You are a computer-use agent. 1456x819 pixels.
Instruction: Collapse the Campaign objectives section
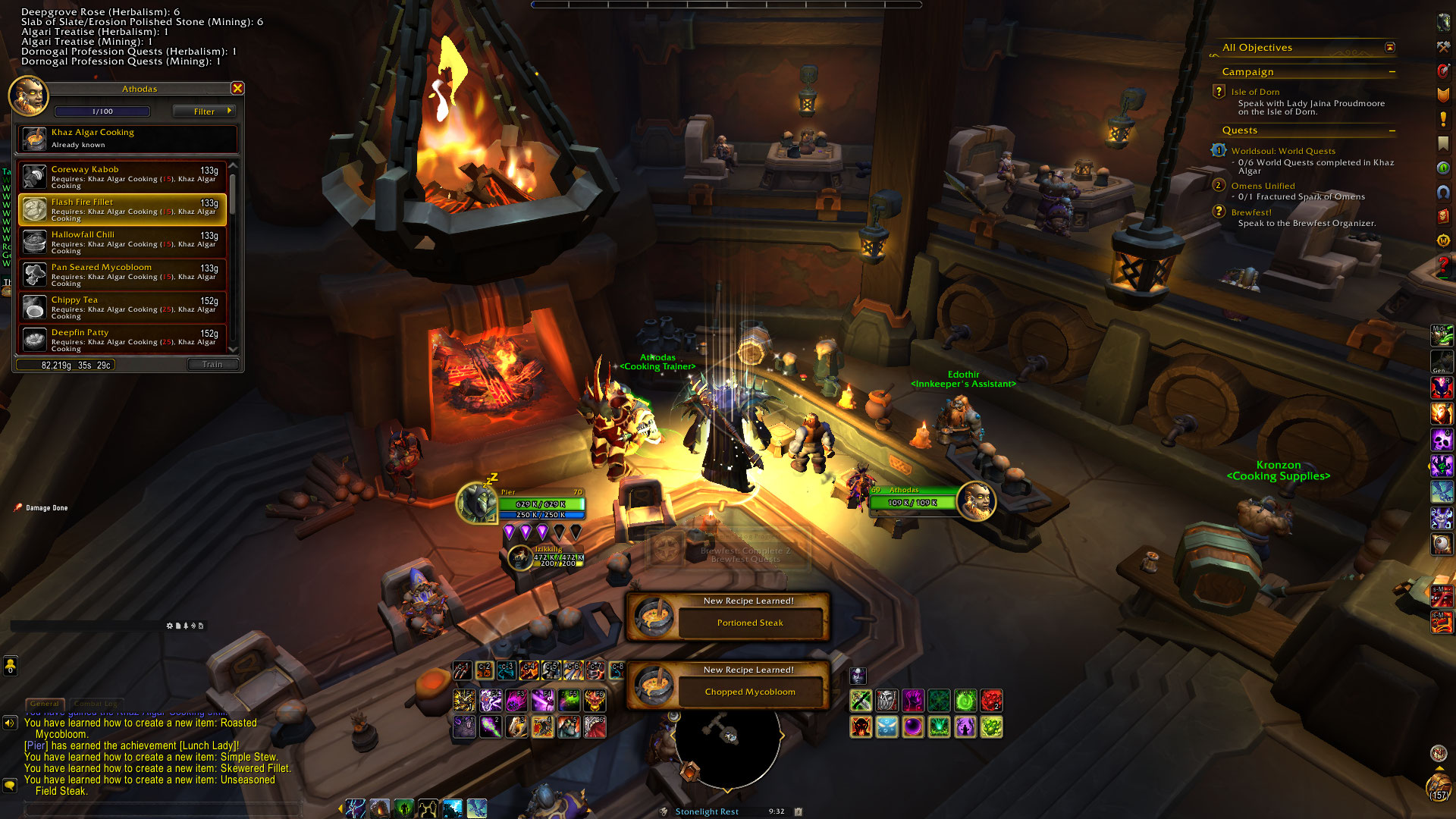tap(1392, 72)
